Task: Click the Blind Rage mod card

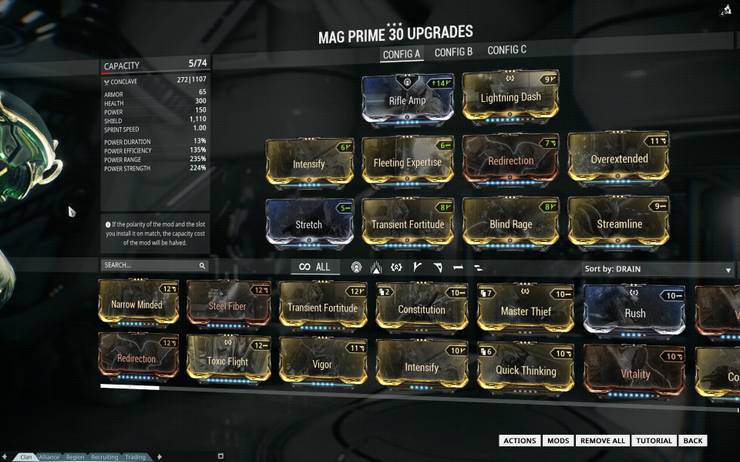Action: pos(510,224)
